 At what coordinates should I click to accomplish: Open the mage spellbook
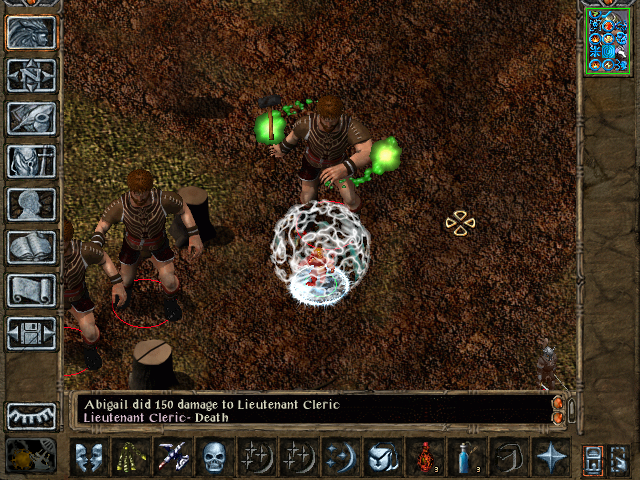pyautogui.click(x=32, y=247)
